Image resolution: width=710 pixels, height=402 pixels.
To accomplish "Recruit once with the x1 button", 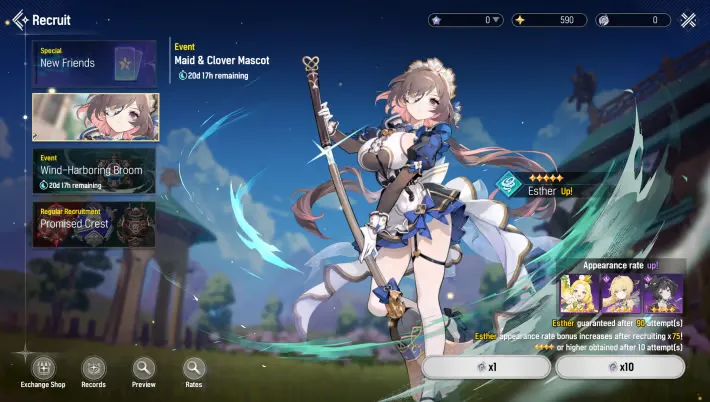I will [x=485, y=367].
